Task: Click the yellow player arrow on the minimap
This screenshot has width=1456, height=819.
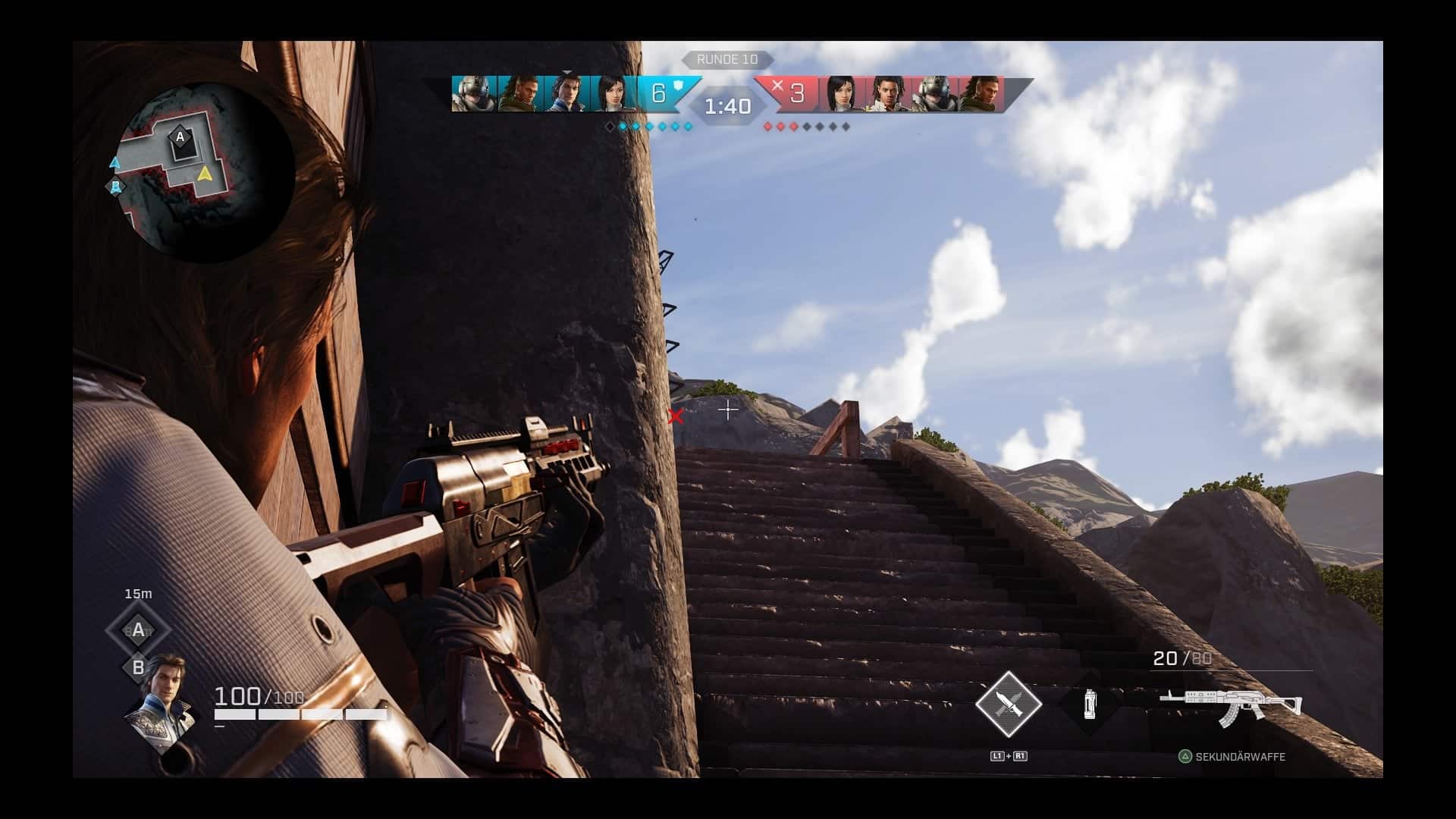Action: (x=204, y=174)
